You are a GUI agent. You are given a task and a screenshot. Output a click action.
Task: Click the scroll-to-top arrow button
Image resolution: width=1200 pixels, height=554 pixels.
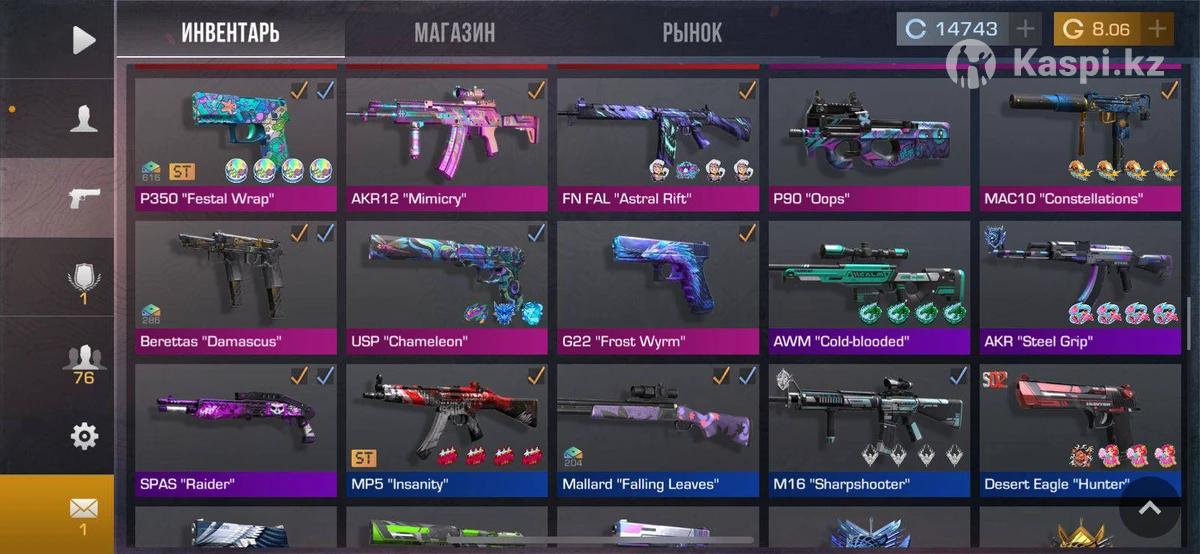(1150, 509)
